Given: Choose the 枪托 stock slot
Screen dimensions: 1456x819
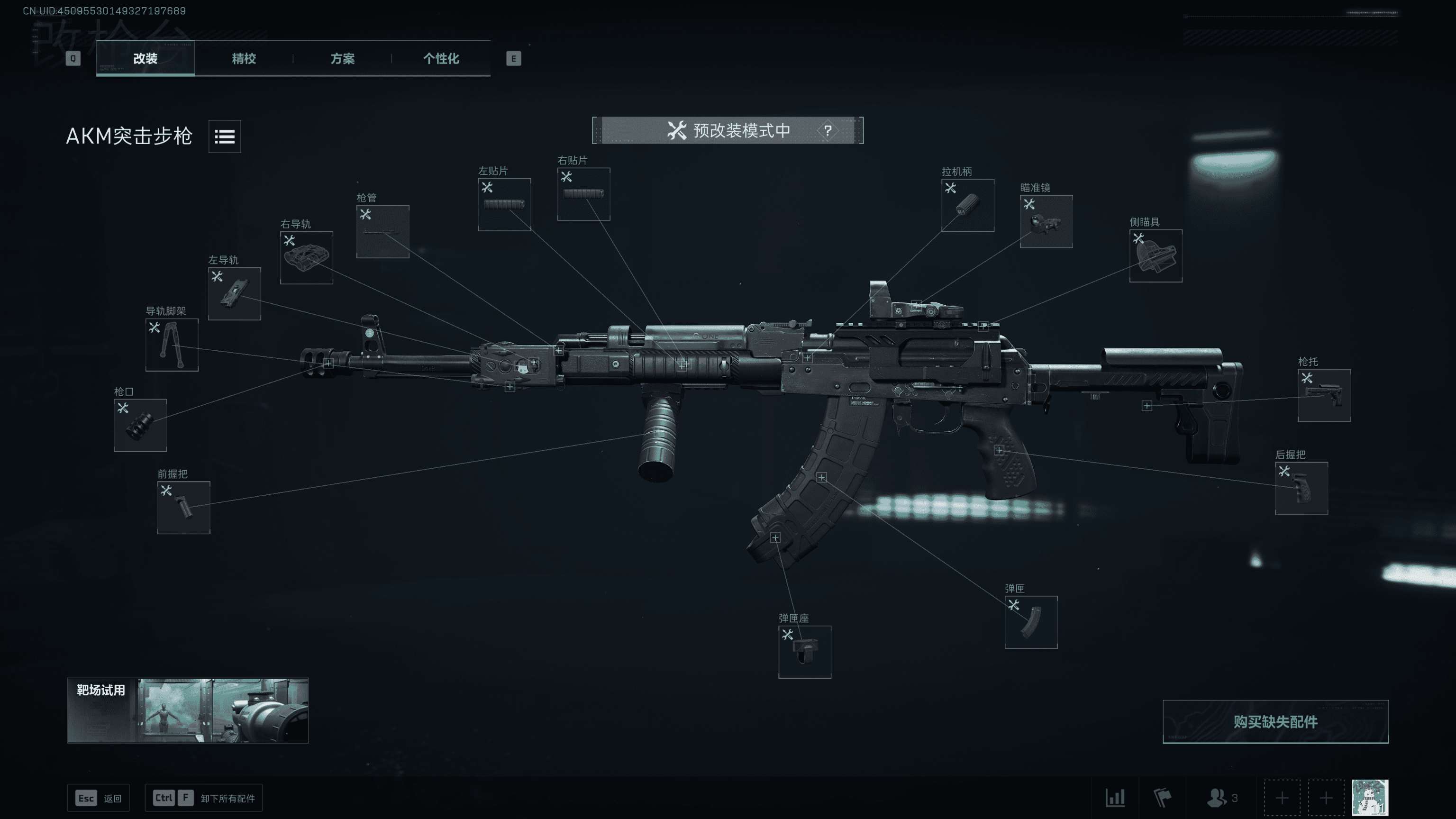Looking at the screenshot, I should (1324, 395).
